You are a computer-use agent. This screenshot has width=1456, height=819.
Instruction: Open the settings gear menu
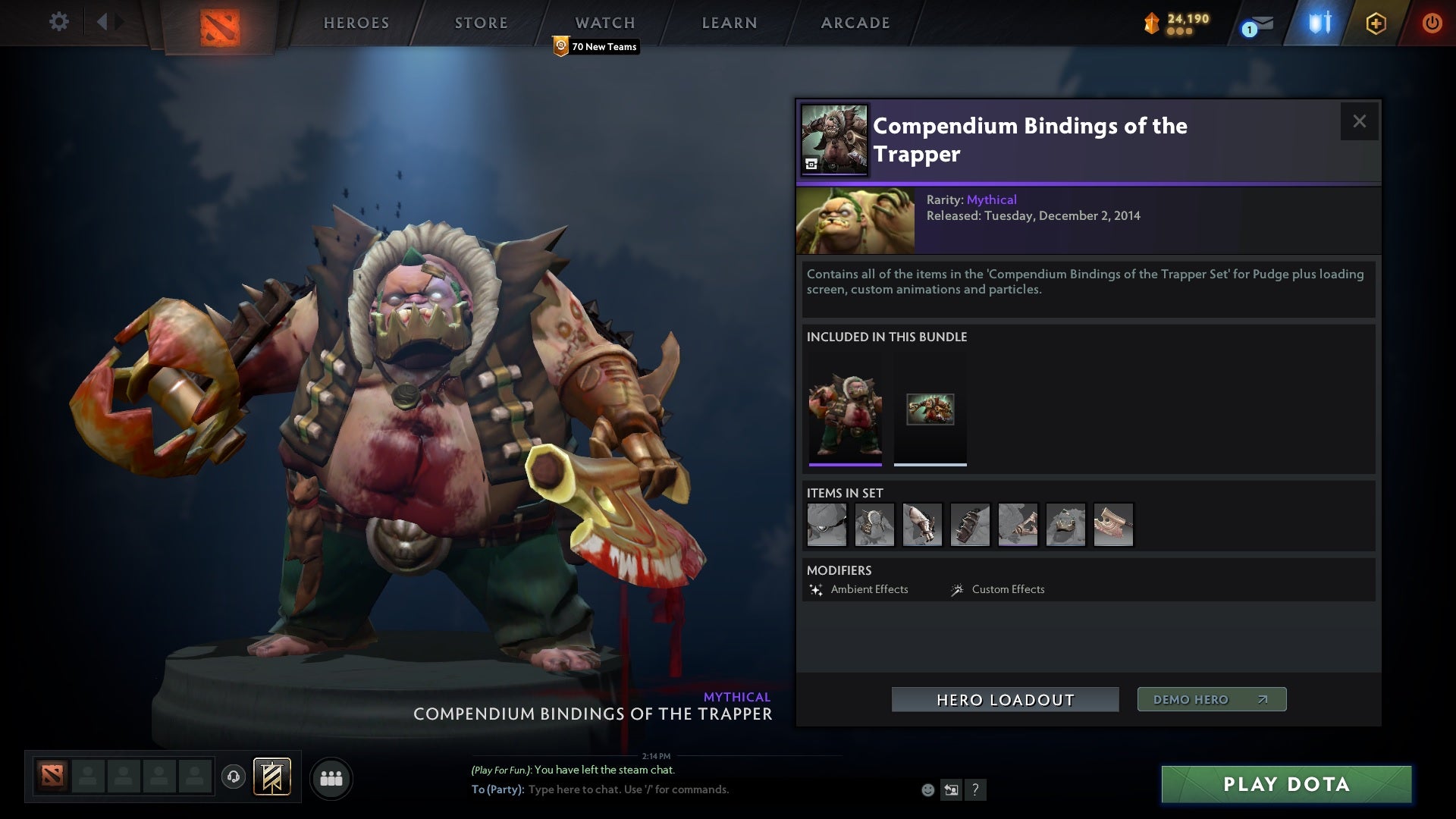coord(58,22)
